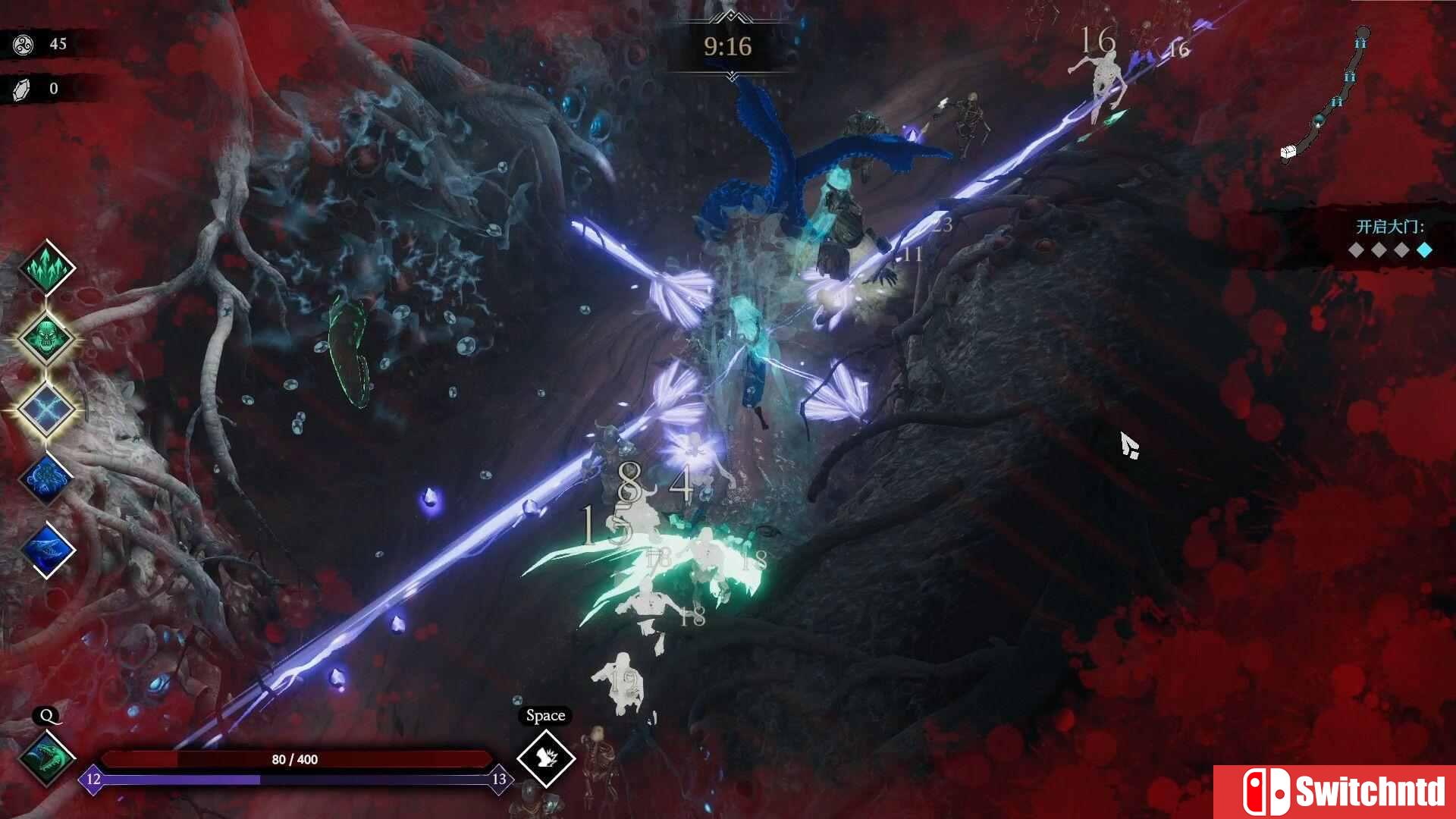Activate the green skull ability
1456x819 pixels.
[45, 339]
